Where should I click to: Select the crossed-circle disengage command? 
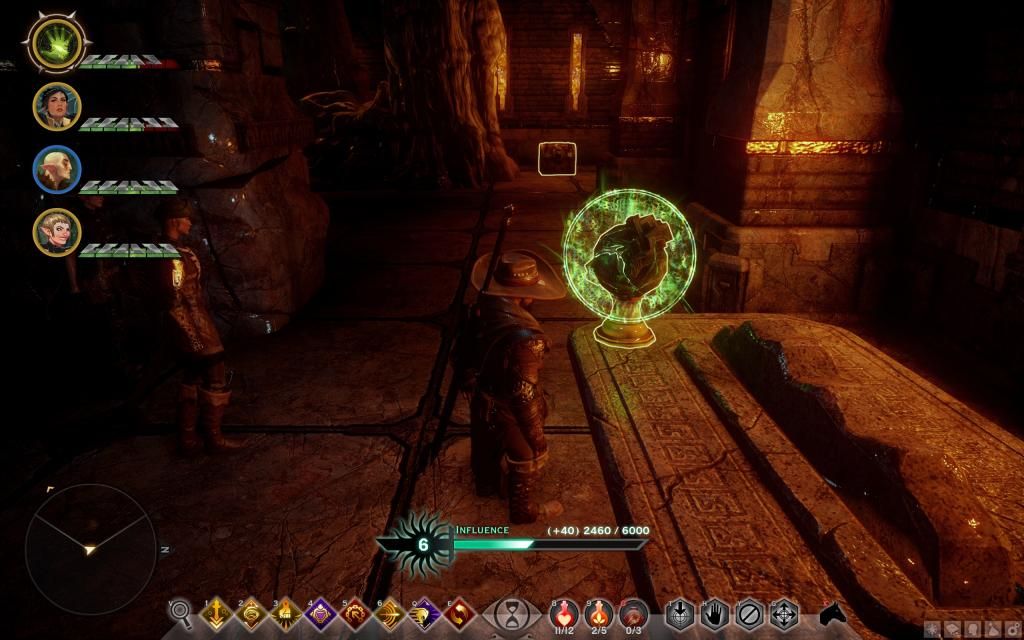pyautogui.click(x=749, y=612)
